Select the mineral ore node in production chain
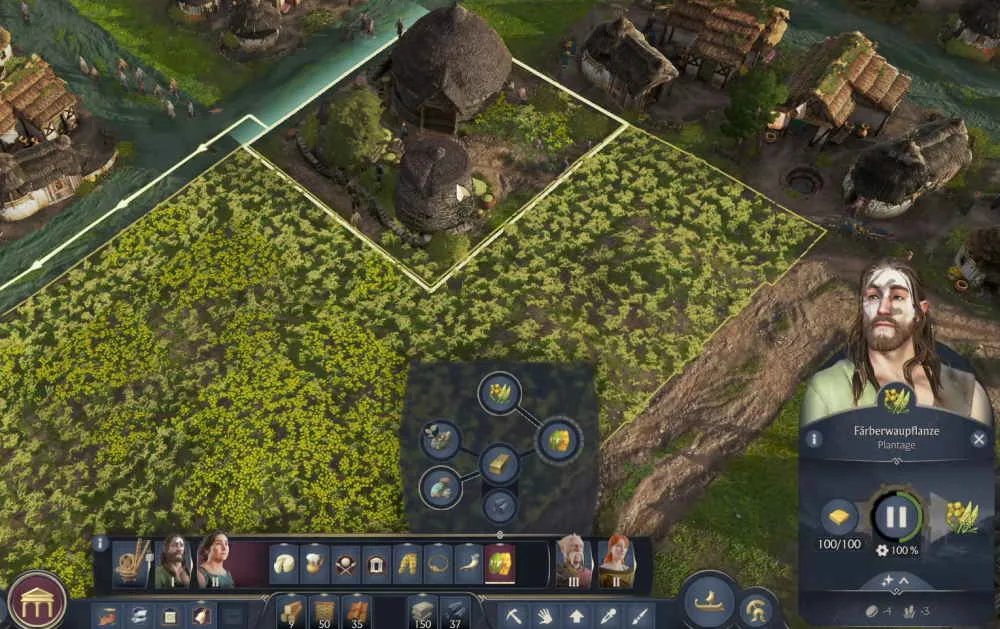The image size is (1000, 629). click(440, 487)
